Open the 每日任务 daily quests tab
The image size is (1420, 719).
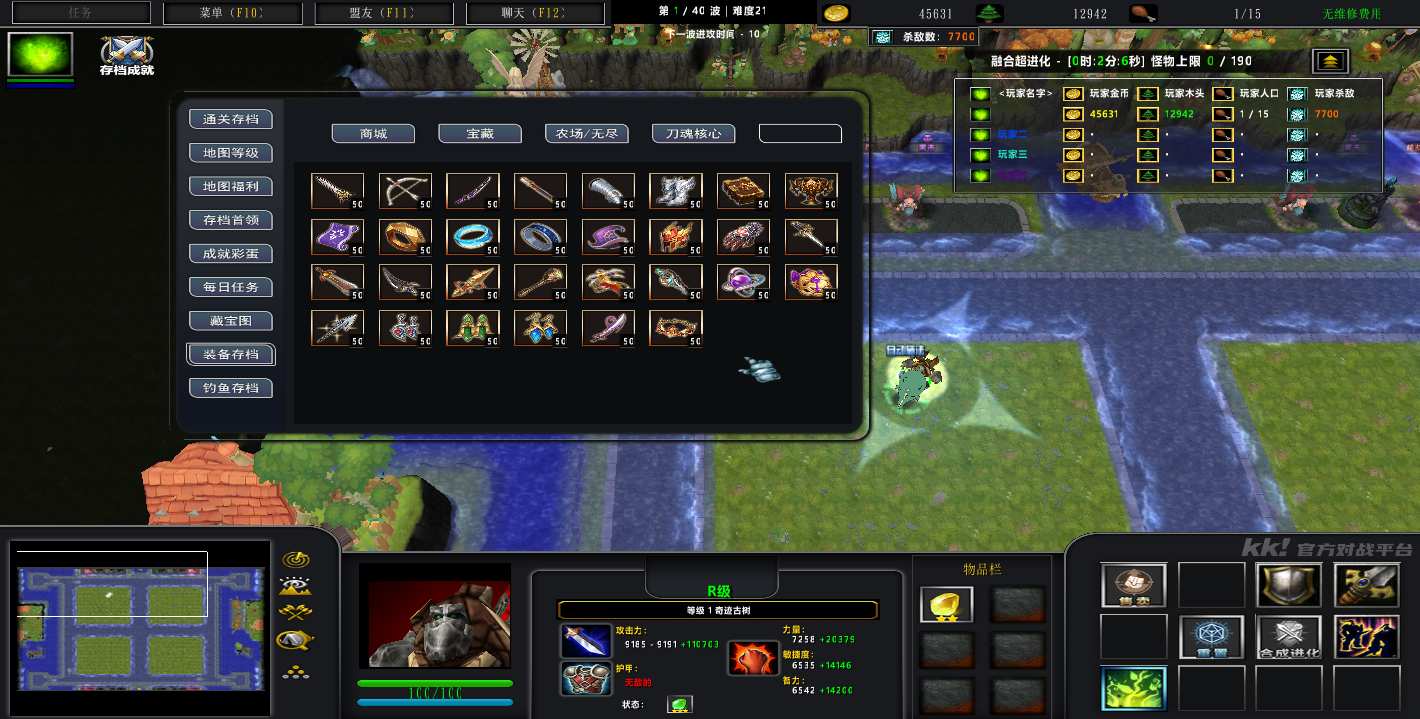pos(231,287)
